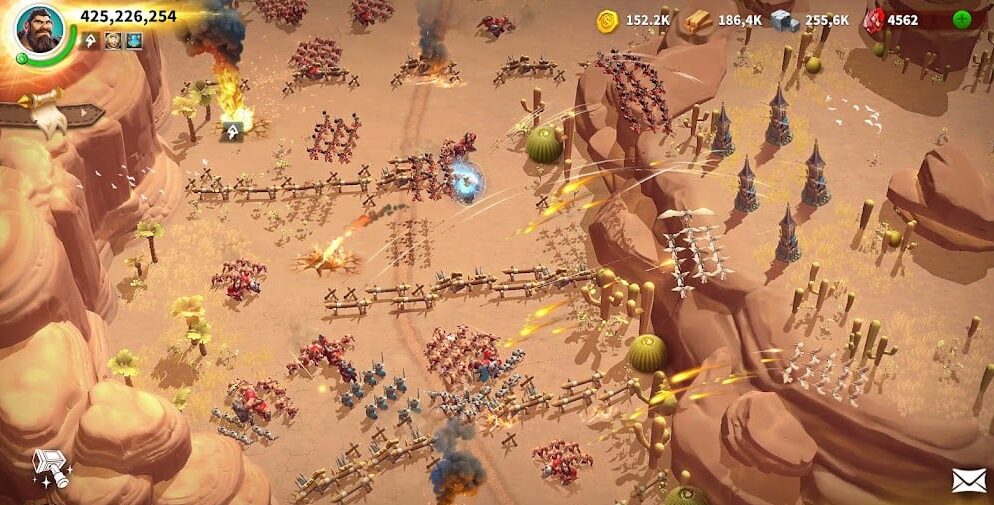Screen dimensions: 994x505
Task: Tap the wood planks resource icon
Action: (x=698, y=20)
